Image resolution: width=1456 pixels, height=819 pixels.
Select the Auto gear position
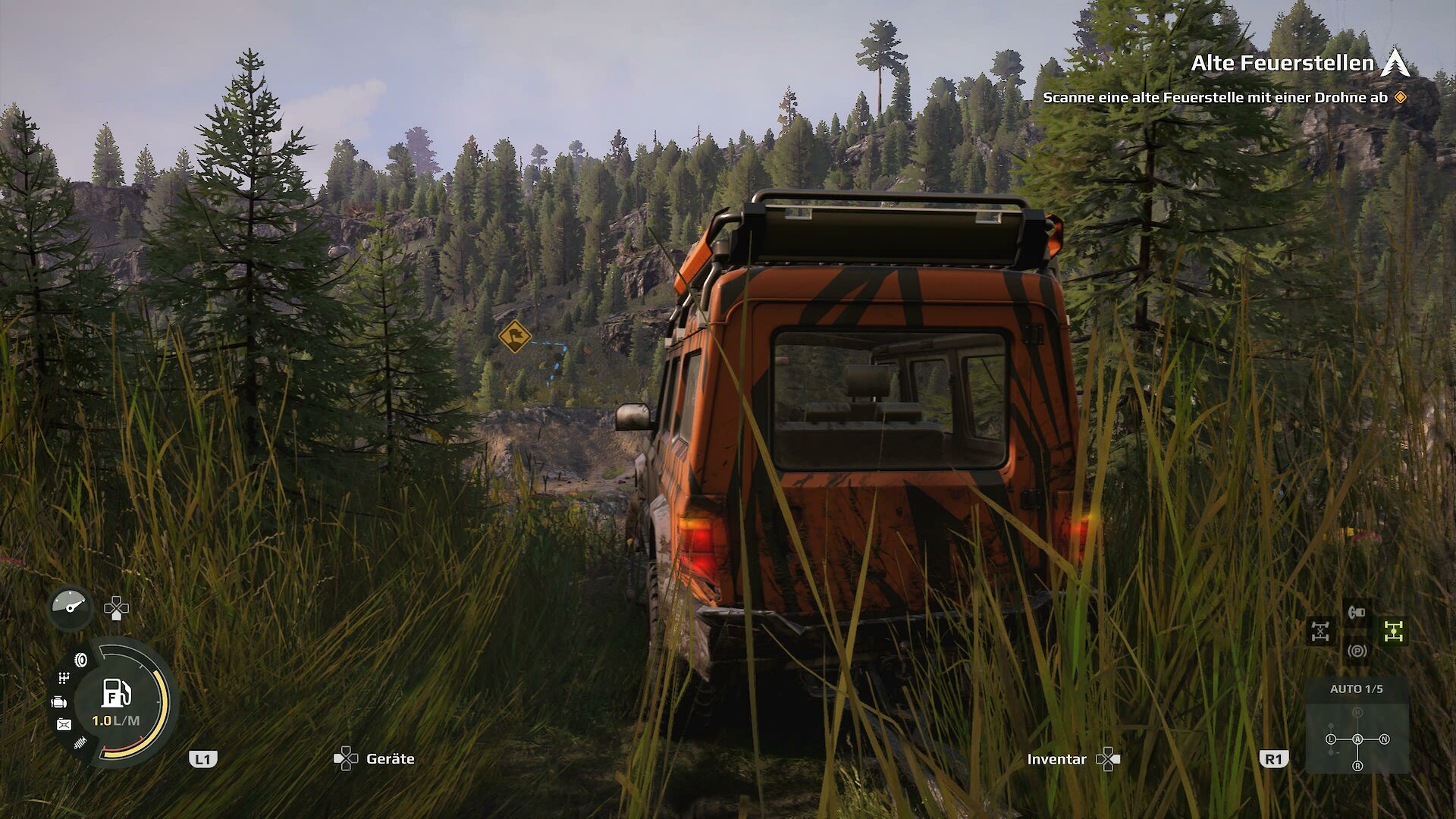[1357, 739]
